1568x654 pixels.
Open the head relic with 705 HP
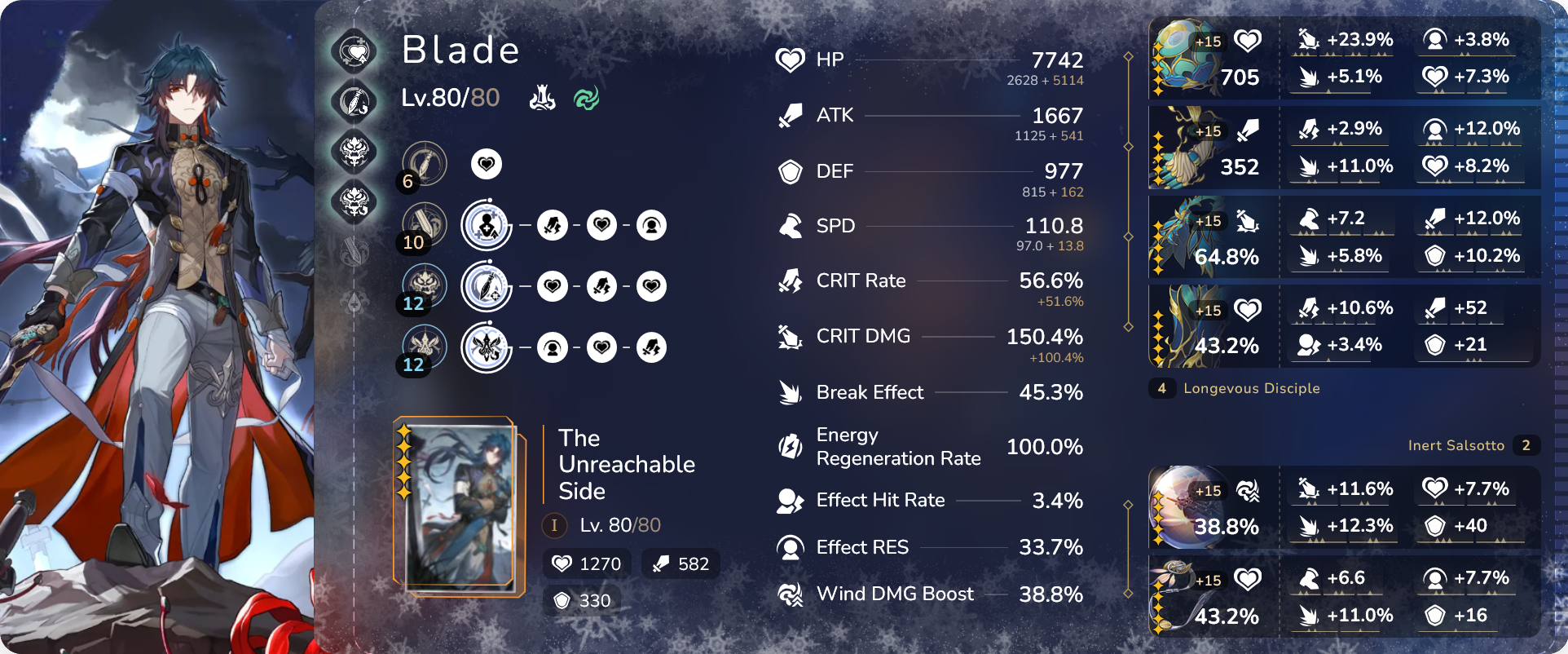1213,60
